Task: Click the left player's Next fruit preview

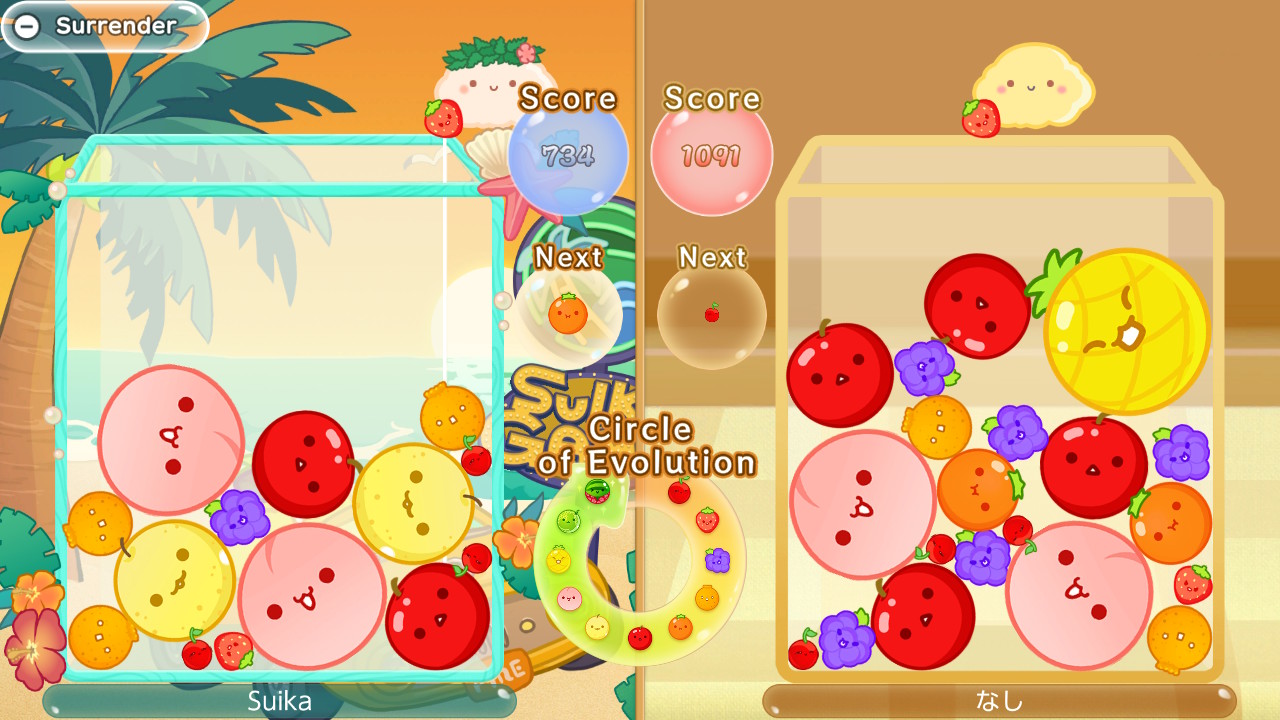Action: [x=570, y=314]
